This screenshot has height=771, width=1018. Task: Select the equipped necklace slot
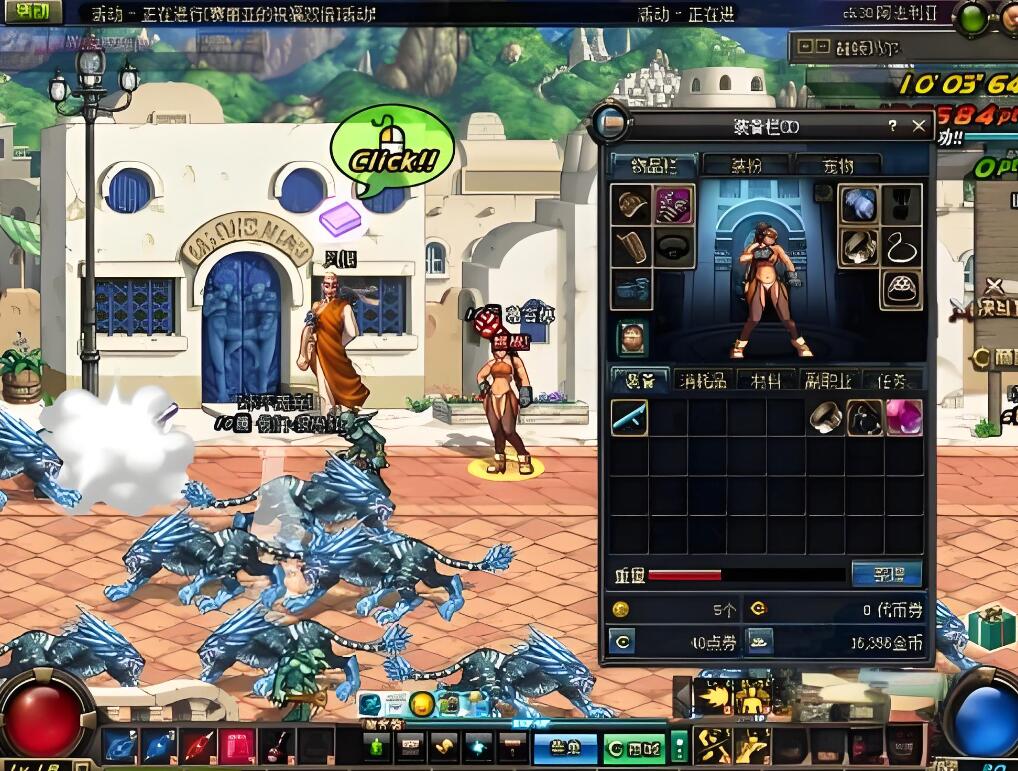tap(901, 247)
